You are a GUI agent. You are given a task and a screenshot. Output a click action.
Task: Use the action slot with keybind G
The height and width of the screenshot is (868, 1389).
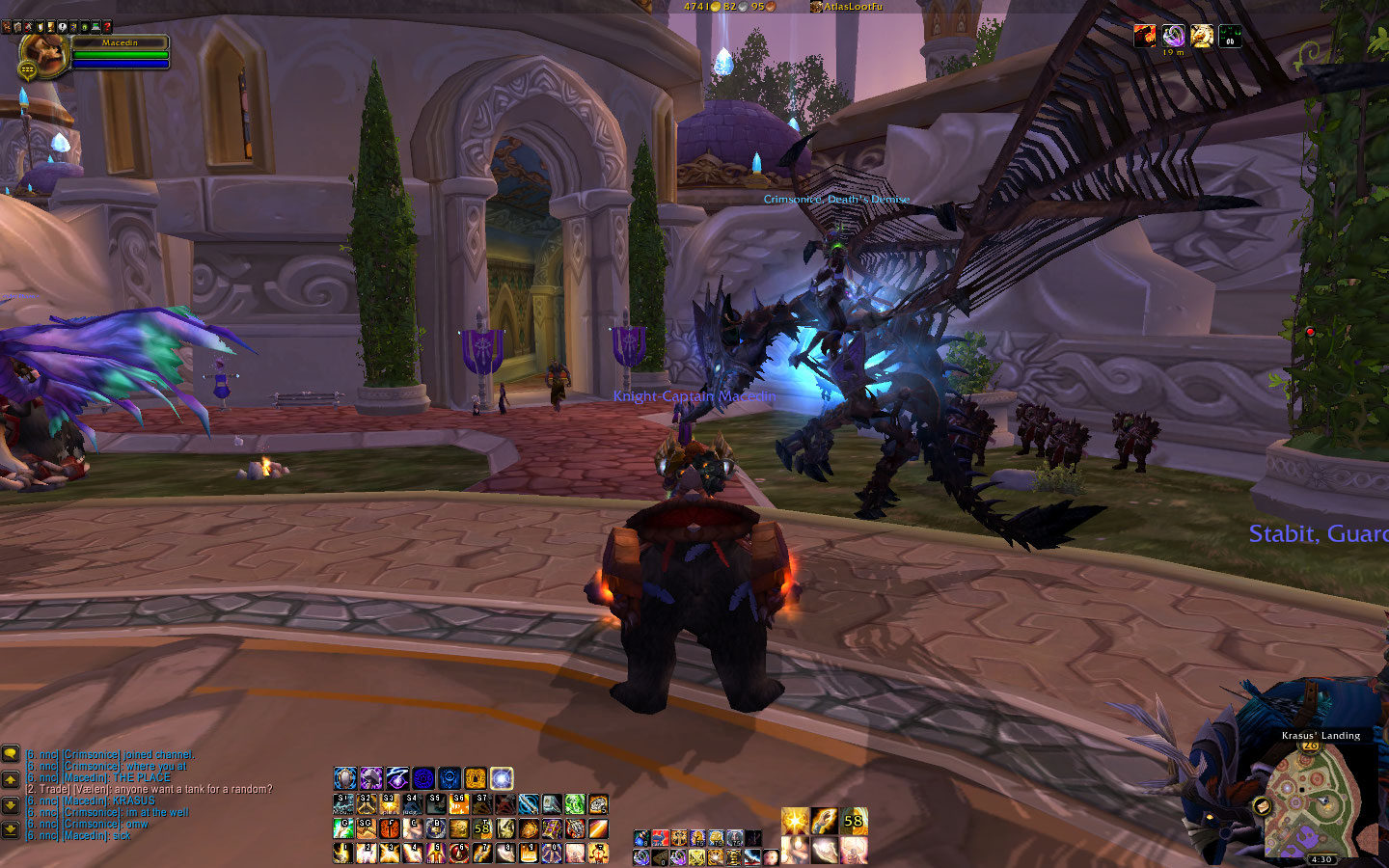tap(343, 828)
